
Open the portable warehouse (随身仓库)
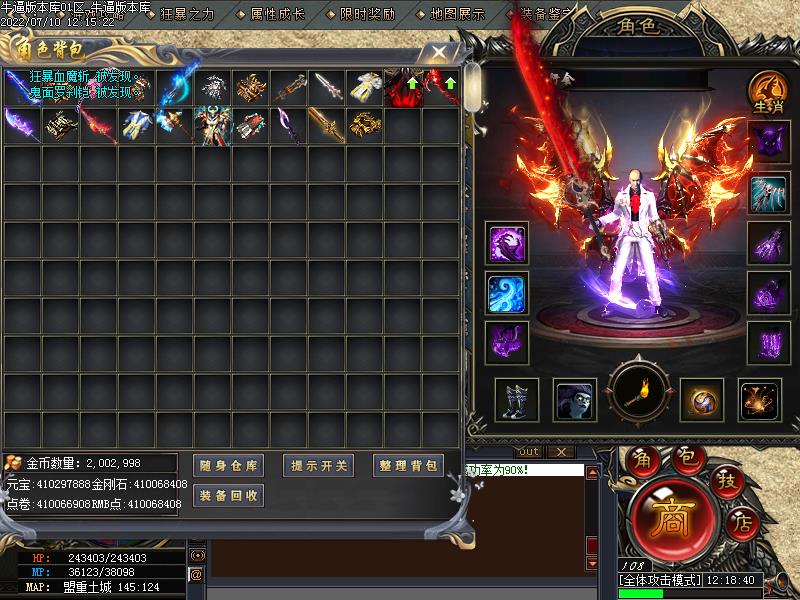point(228,465)
